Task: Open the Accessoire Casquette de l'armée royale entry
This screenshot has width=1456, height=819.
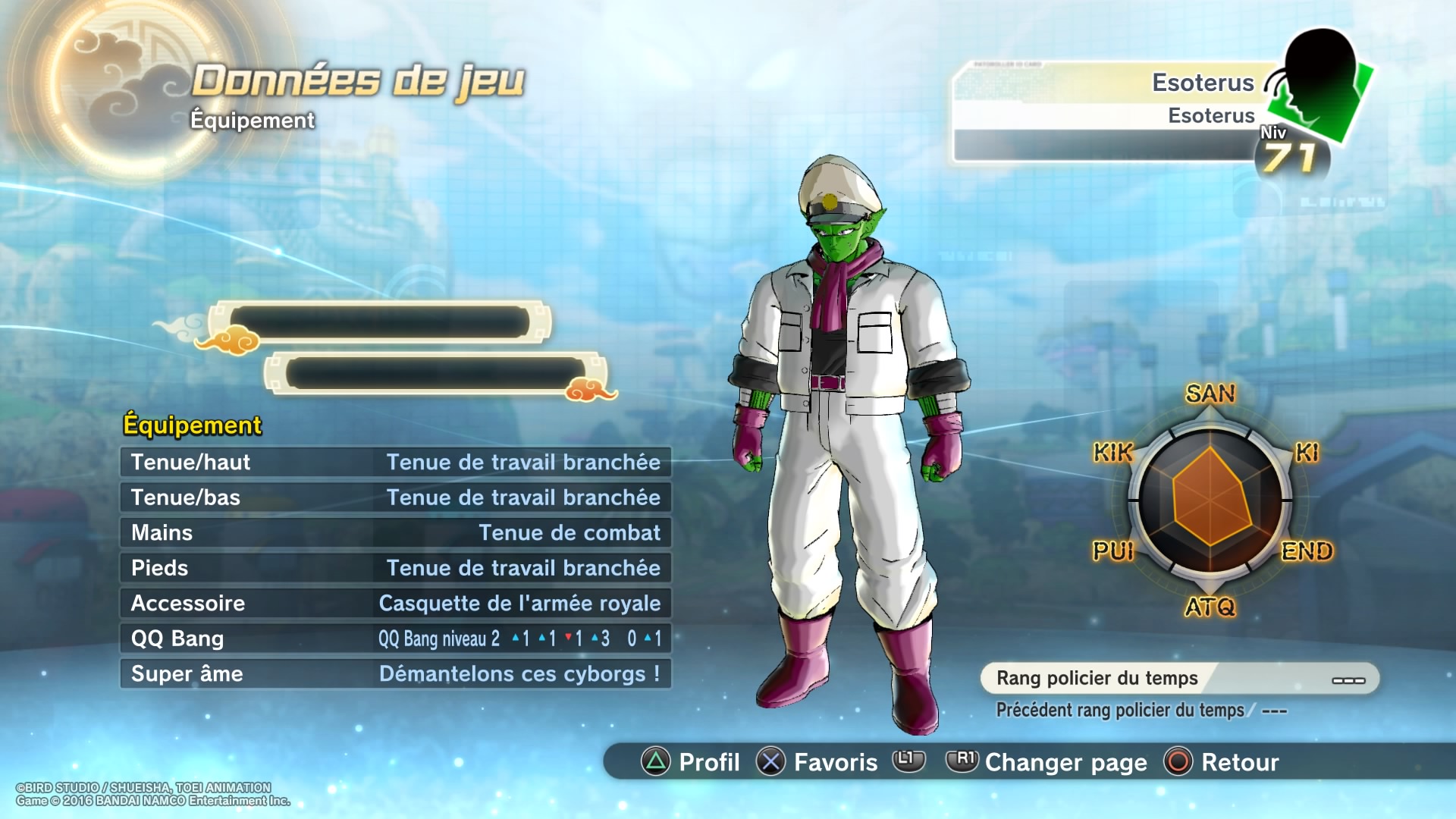Action: (394, 603)
